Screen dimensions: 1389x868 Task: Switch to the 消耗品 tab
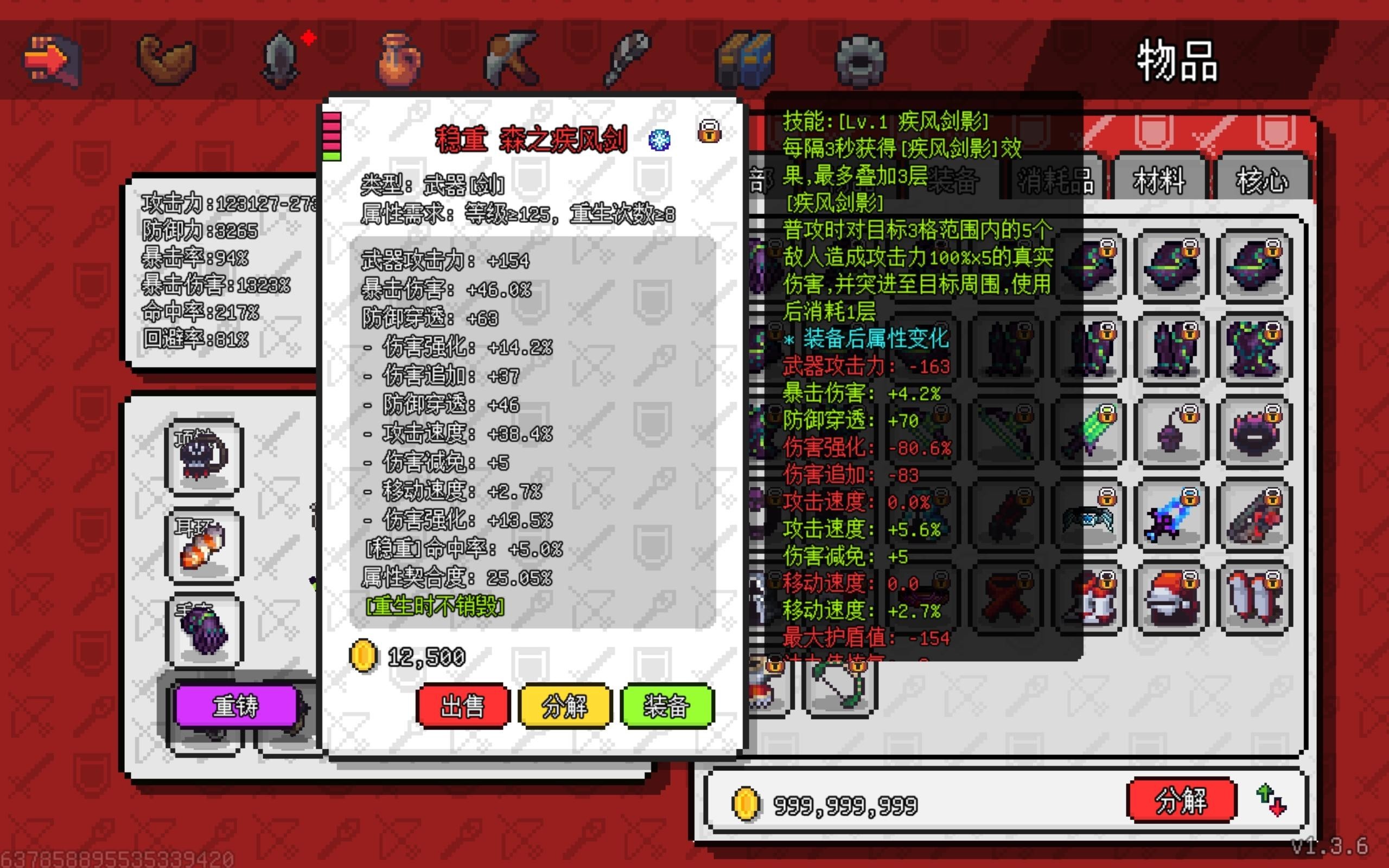(x=1056, y=180)
